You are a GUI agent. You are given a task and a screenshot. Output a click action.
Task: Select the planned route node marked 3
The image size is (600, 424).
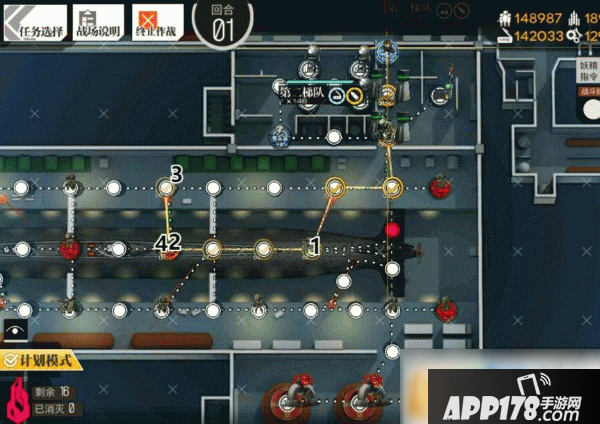tap(166, 187)
